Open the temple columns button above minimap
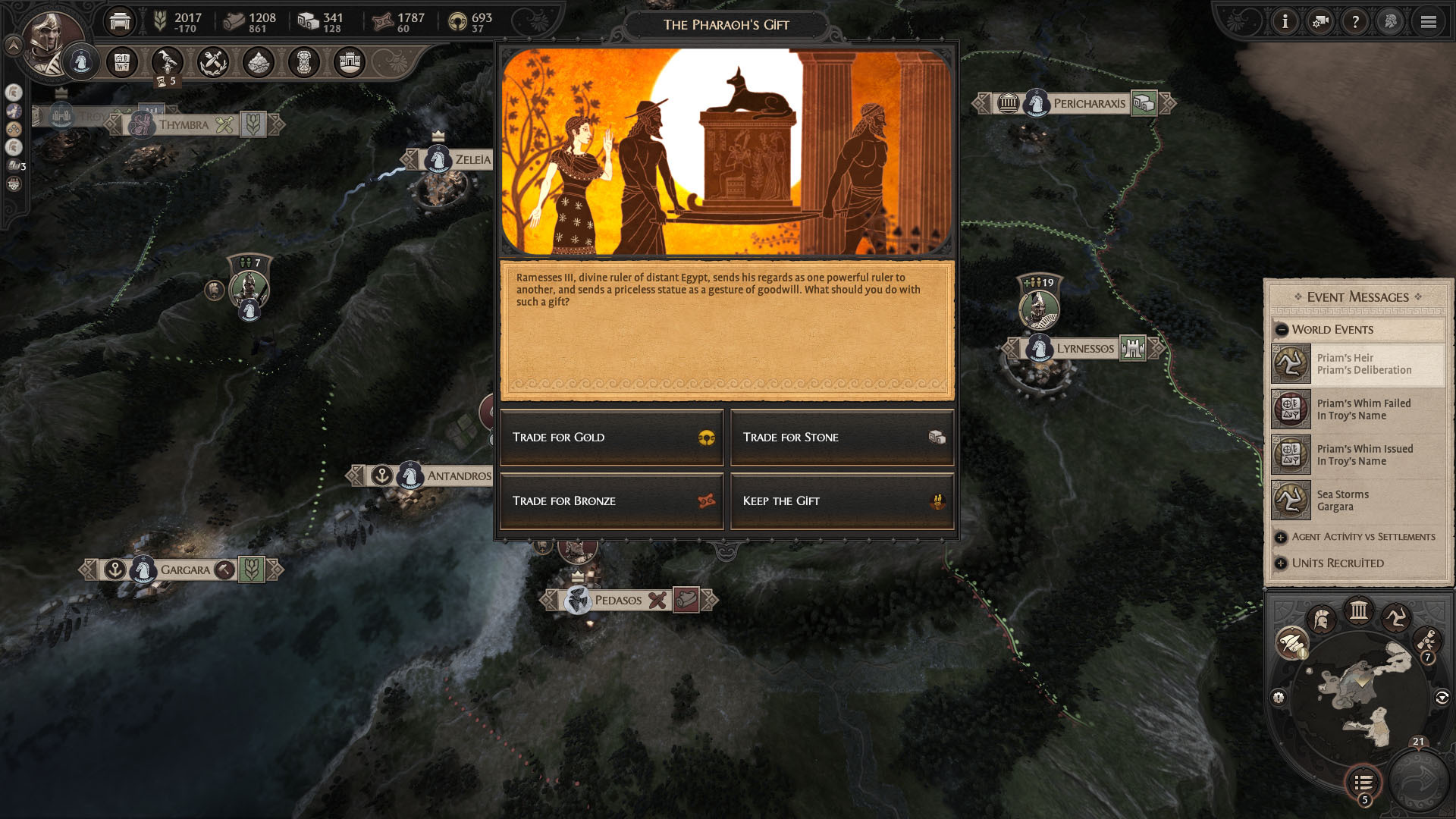This screenshot has width=1456, height=819. coord(1359,610)
